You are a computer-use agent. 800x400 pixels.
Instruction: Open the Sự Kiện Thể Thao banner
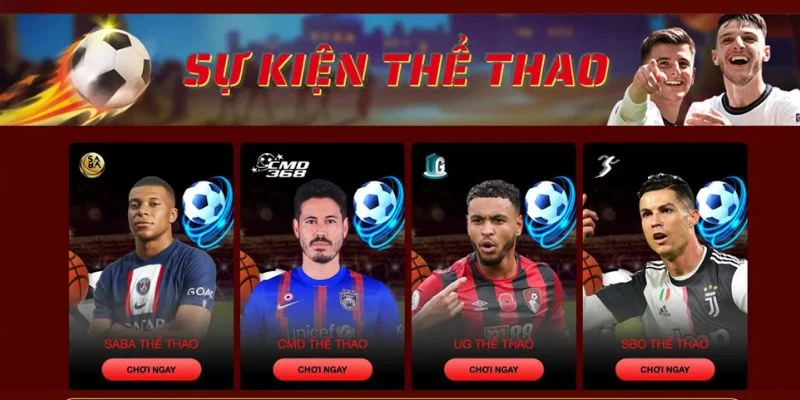click(400, 68)
